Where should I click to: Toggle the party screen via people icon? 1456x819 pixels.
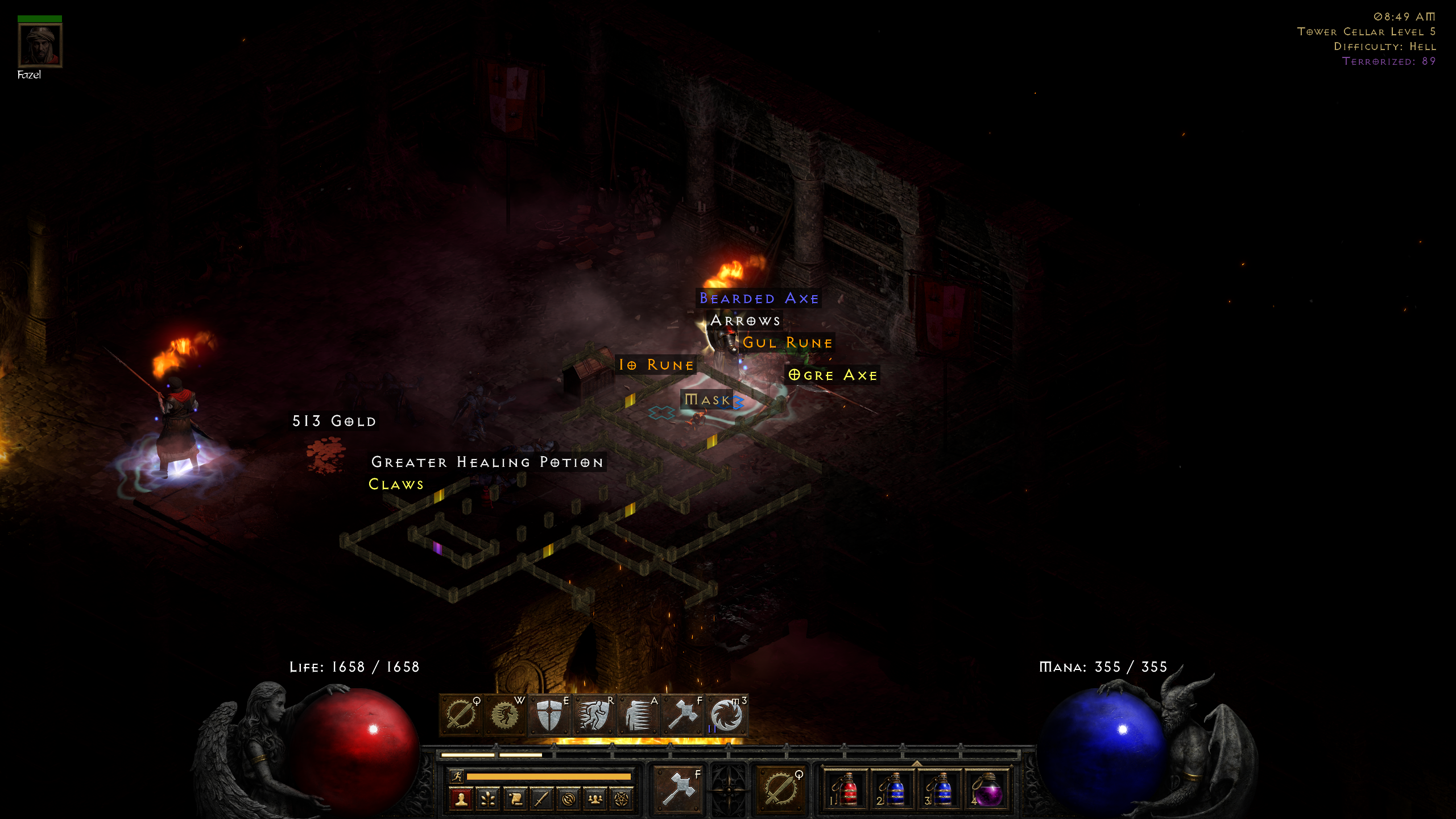point(596,798)
